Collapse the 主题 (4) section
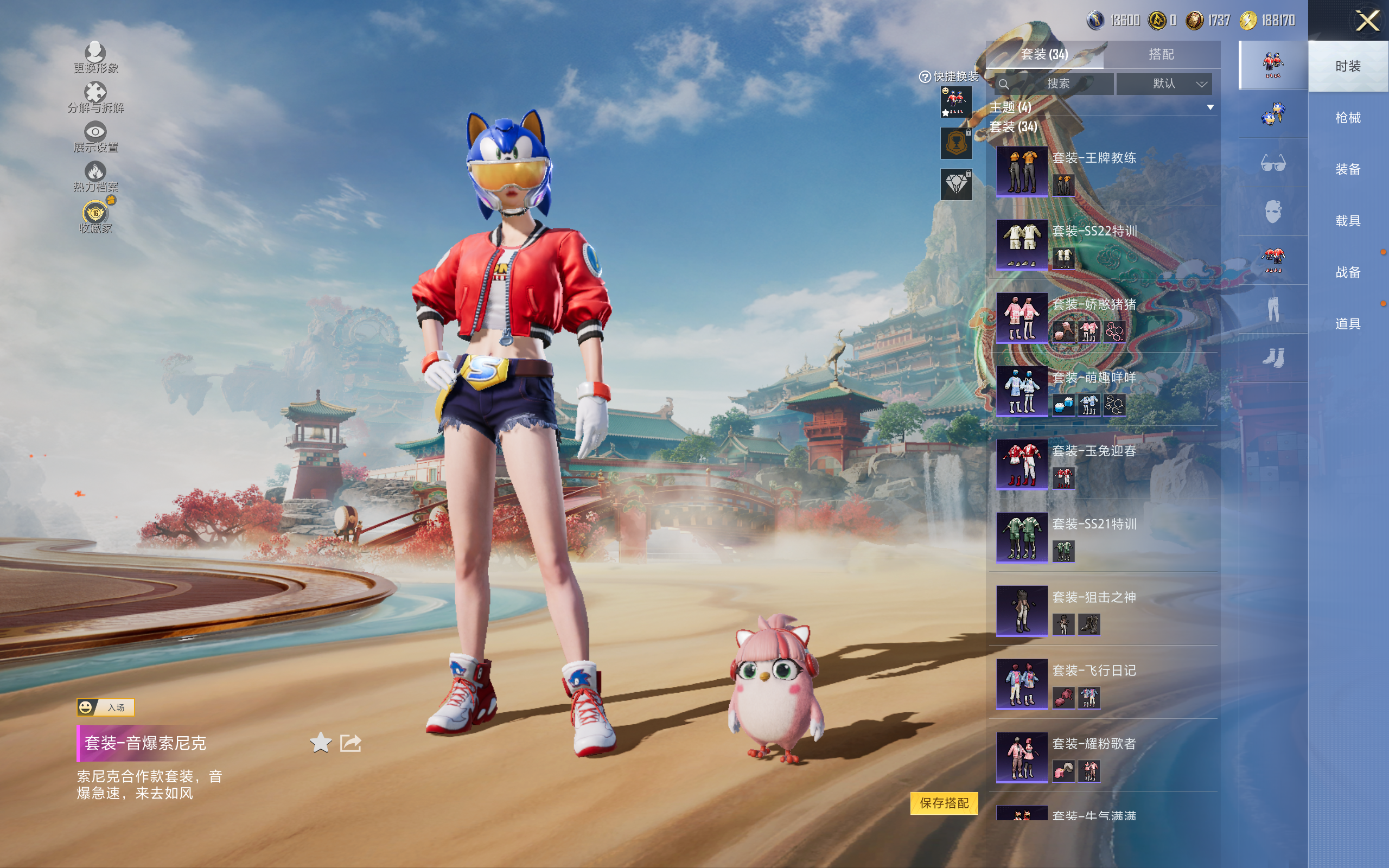The width and height of the screenshot is (1389, 868). tap(1210, 107)
